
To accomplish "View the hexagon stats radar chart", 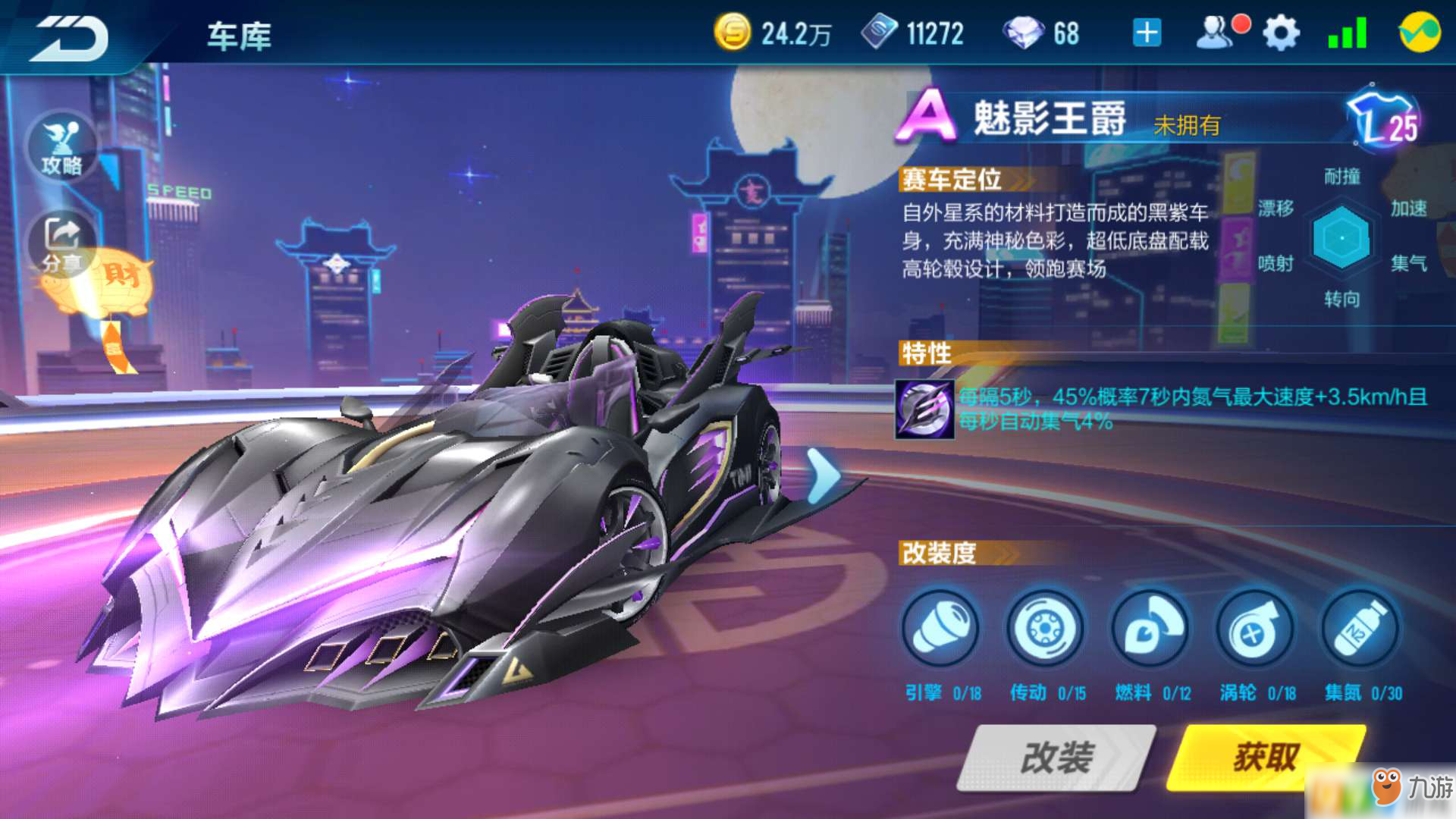I will click(1341, 238).
